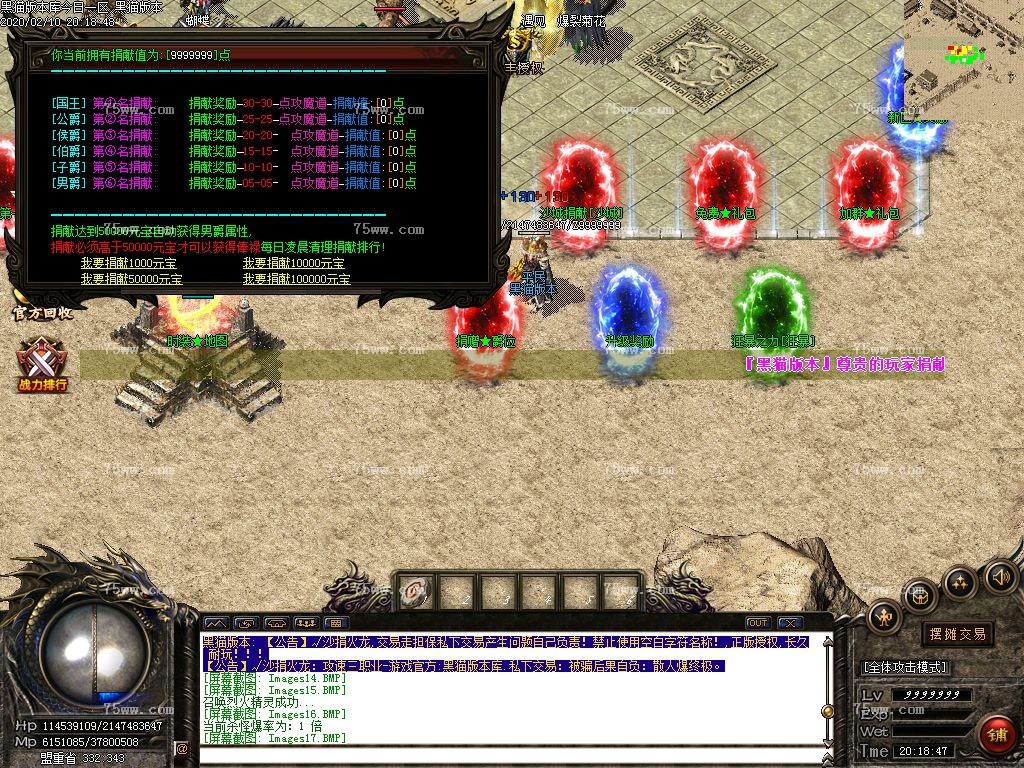Open the red 铺 shop button
This screenshot has height=768, width=1024.
996,736
